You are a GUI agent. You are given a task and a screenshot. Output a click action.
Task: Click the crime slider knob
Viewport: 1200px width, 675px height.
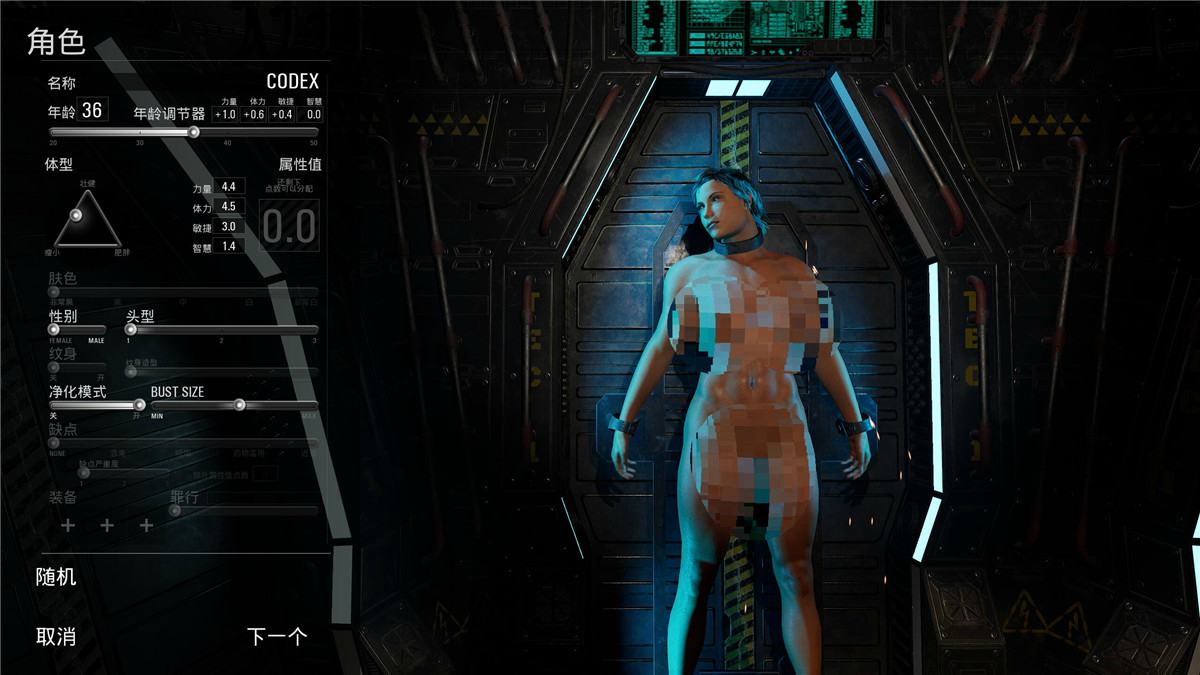[174, 510]
